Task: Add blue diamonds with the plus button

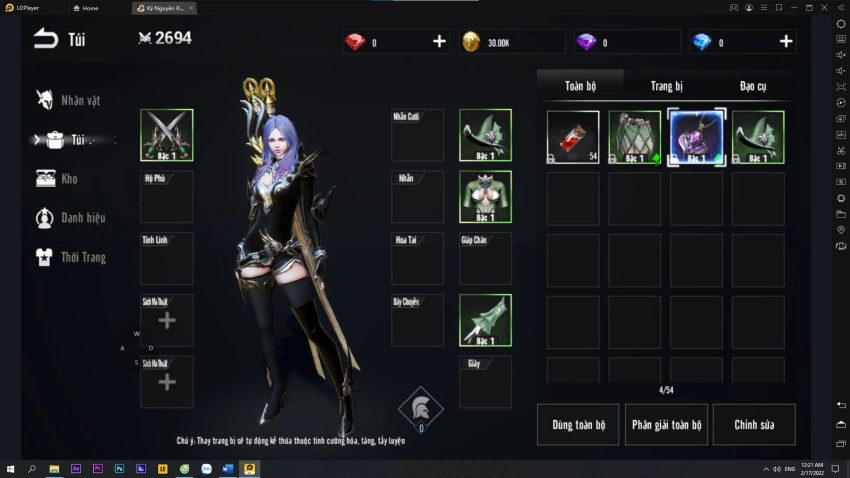Action: (x=786, y=42)
